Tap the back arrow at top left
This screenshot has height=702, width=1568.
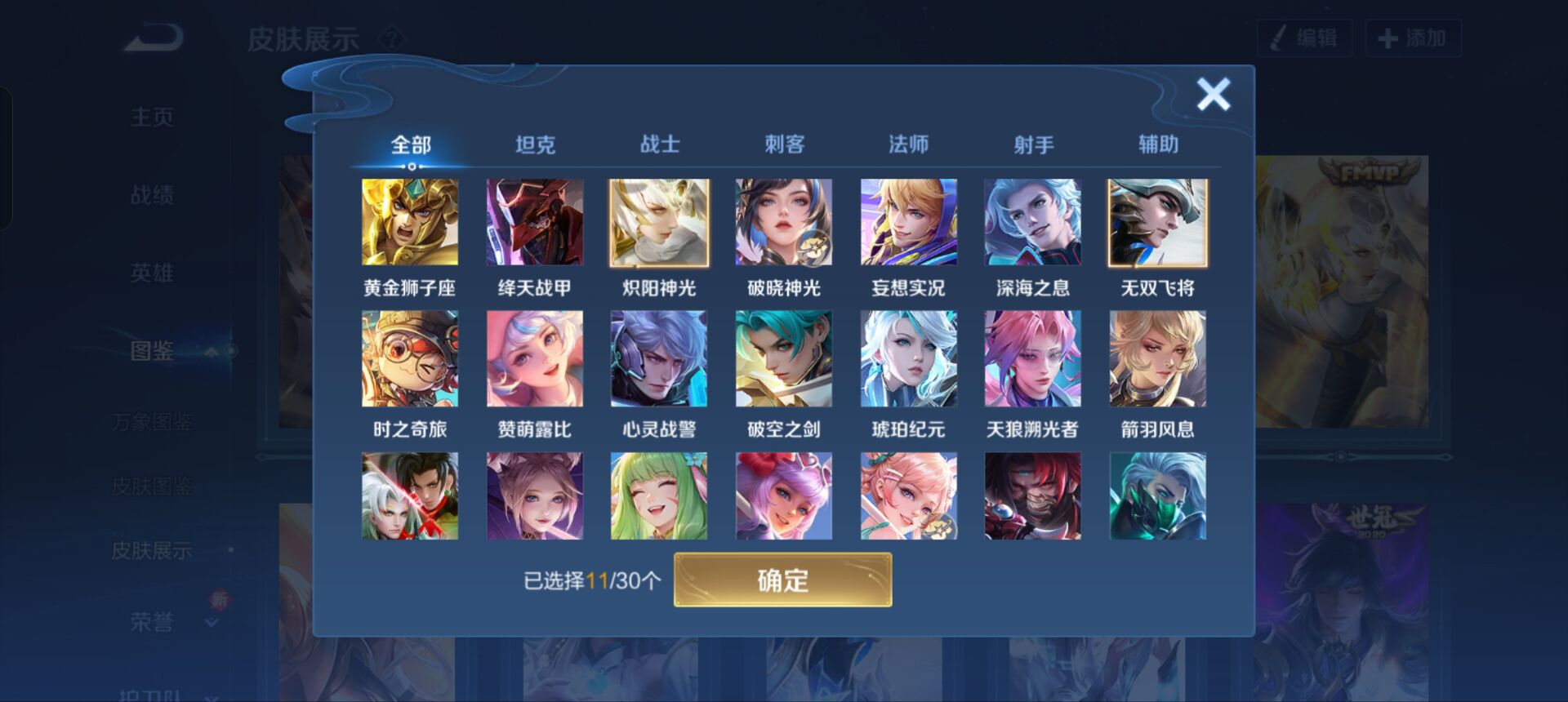click(151, 37)
